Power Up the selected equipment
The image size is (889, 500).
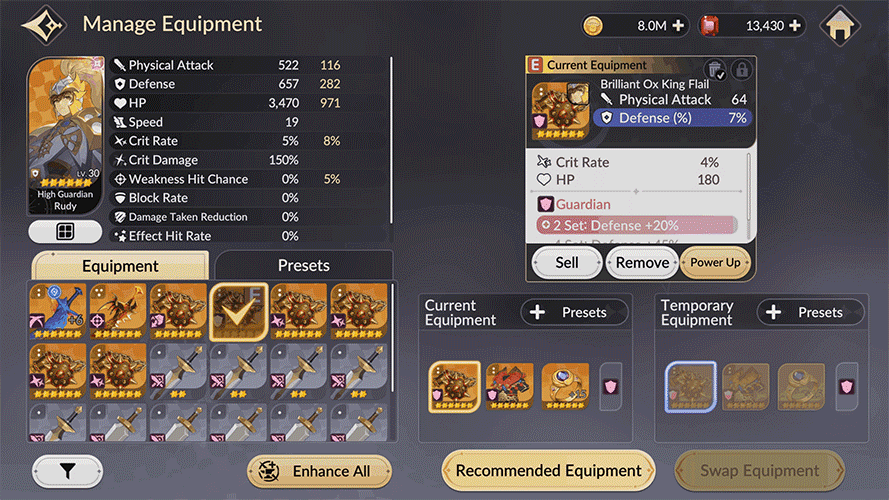pos(715,262)
